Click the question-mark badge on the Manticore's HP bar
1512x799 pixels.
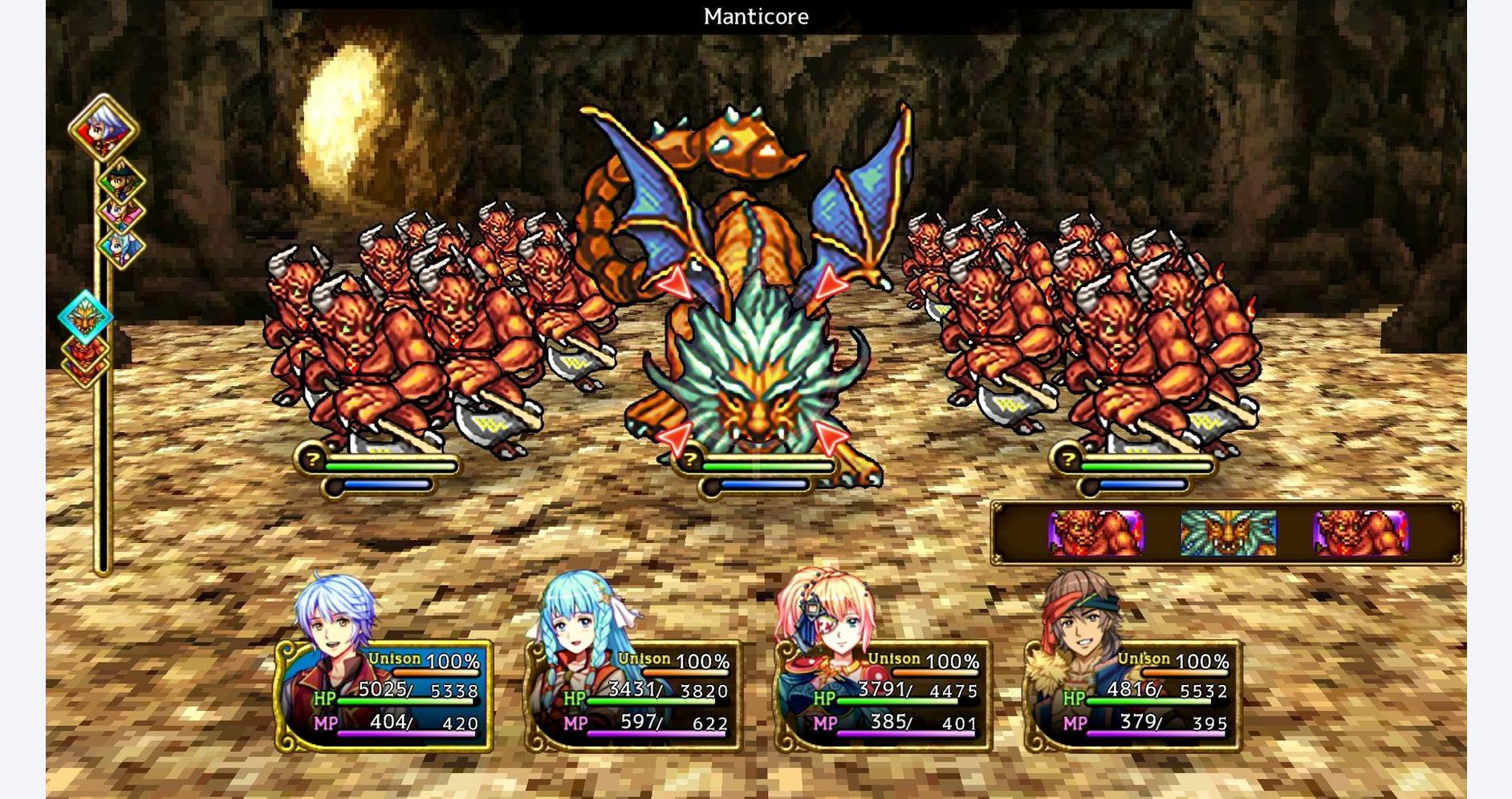click(692, 460)
